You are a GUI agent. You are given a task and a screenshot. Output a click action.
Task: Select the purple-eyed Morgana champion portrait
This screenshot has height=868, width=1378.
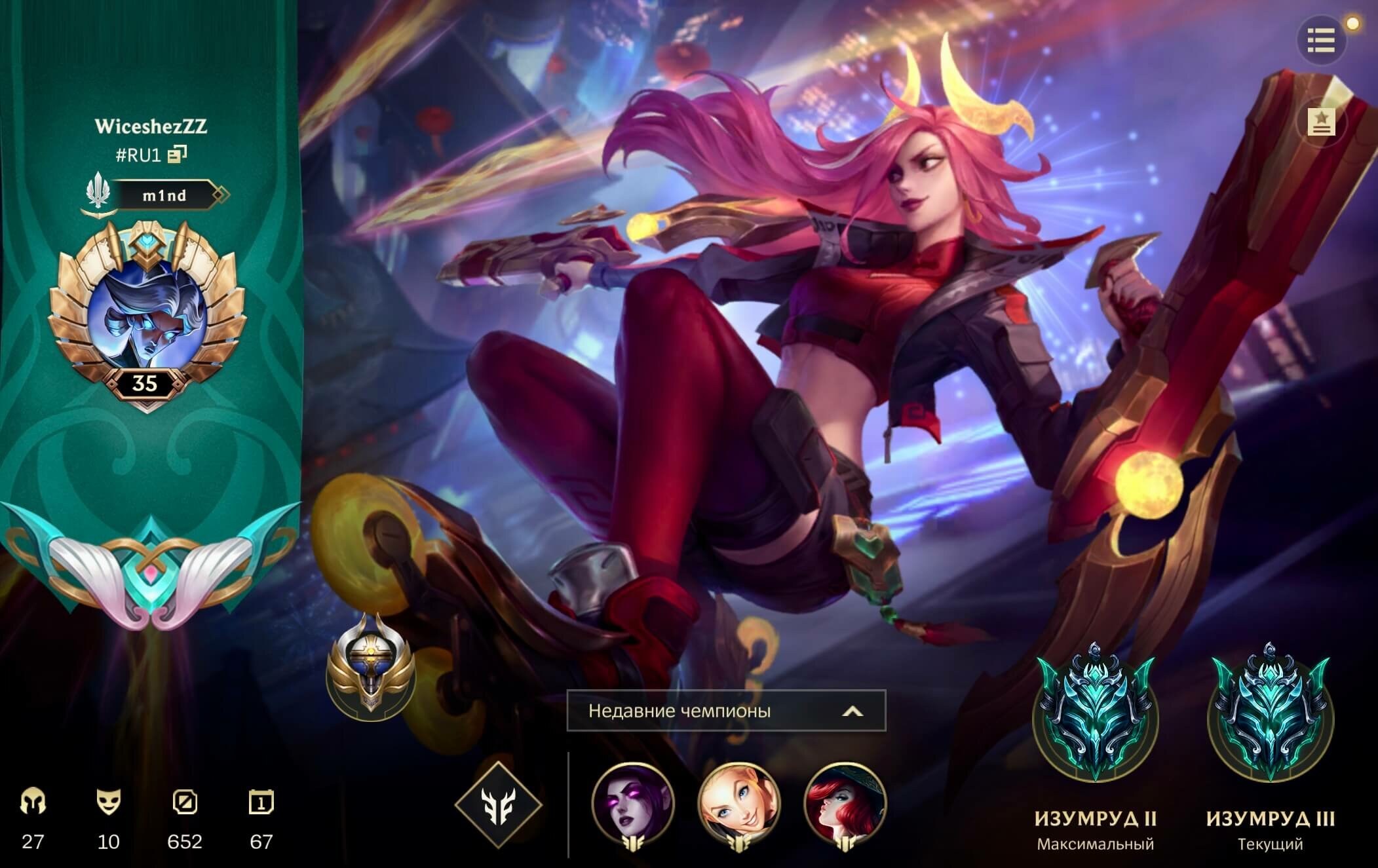tap(632, 804)
